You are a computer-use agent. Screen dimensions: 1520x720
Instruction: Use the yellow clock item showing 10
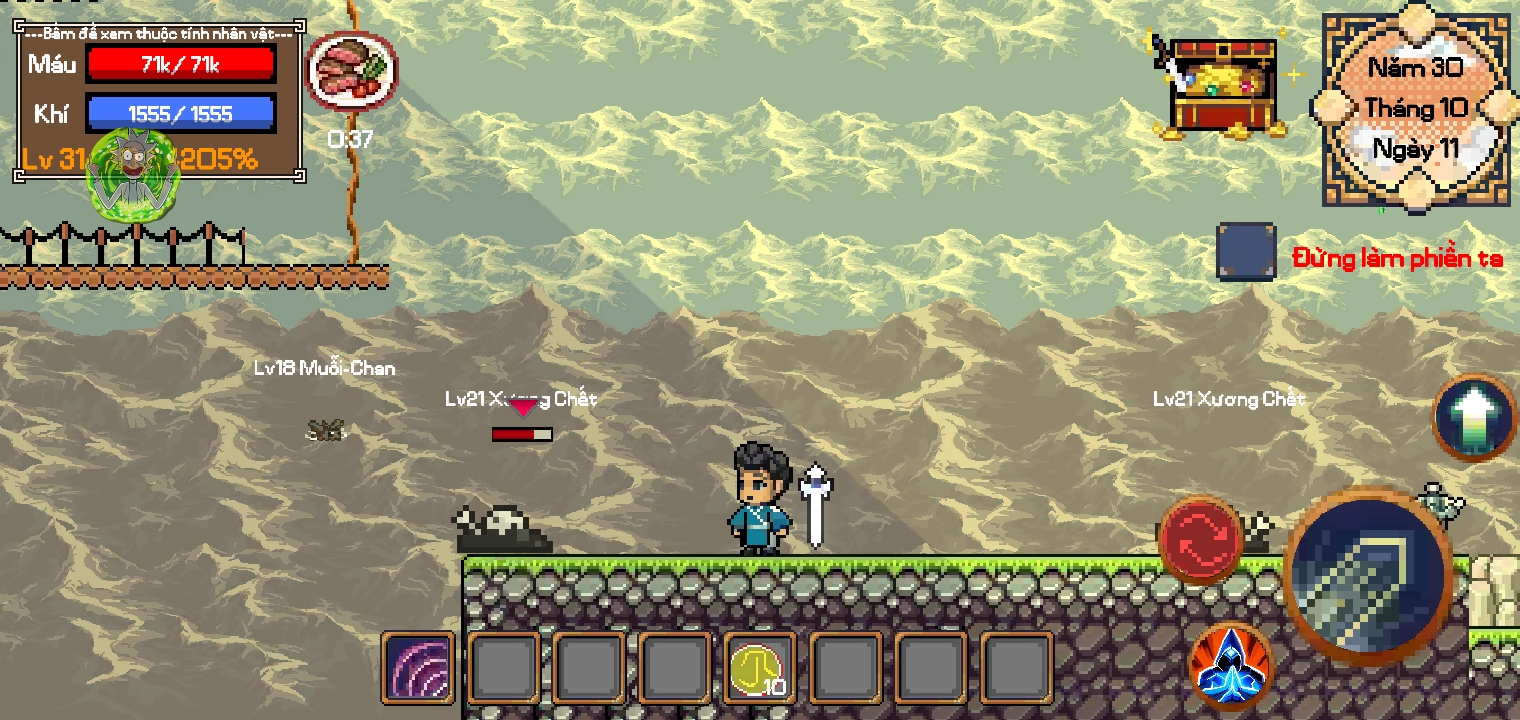[x=760, y=667]
